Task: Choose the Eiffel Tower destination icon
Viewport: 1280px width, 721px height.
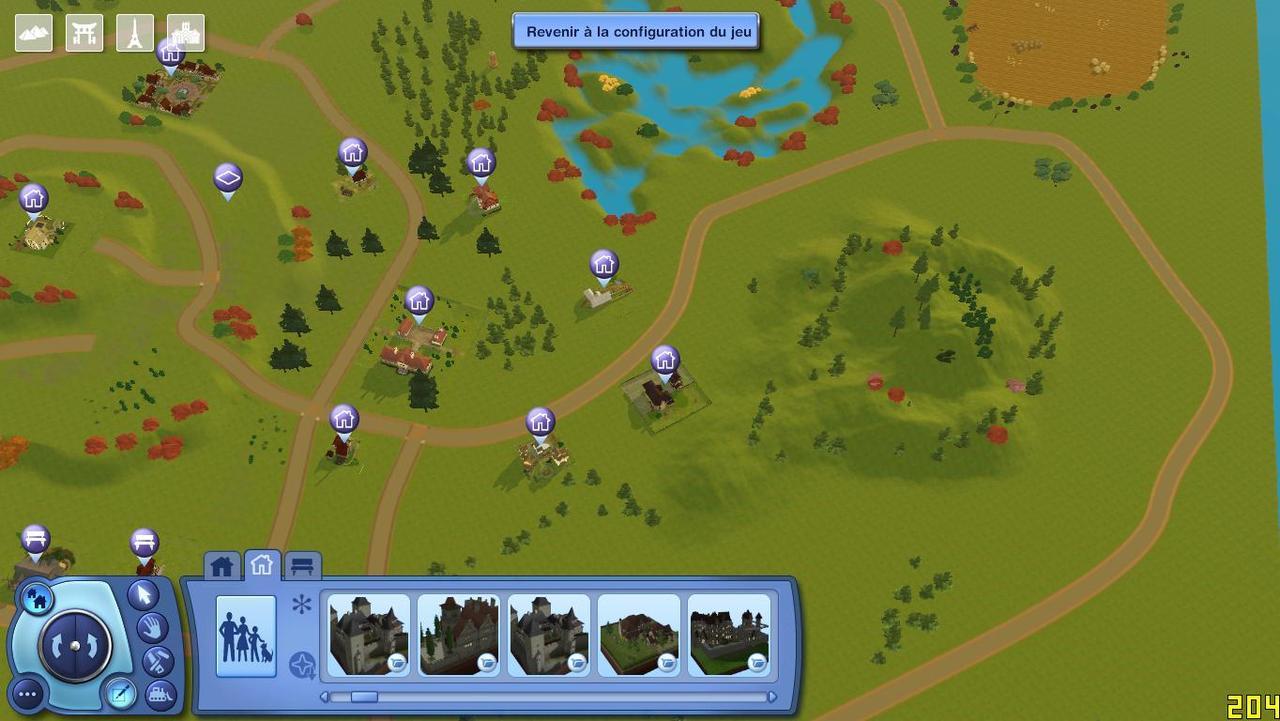Action: click(134, 33)
